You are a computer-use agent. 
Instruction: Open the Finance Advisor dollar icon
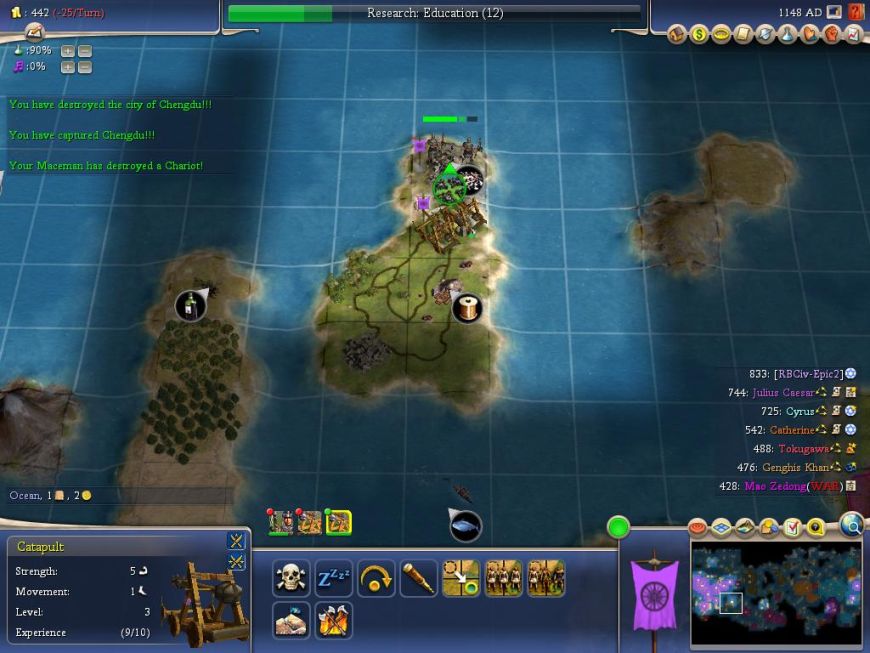(x=699, y=34)
